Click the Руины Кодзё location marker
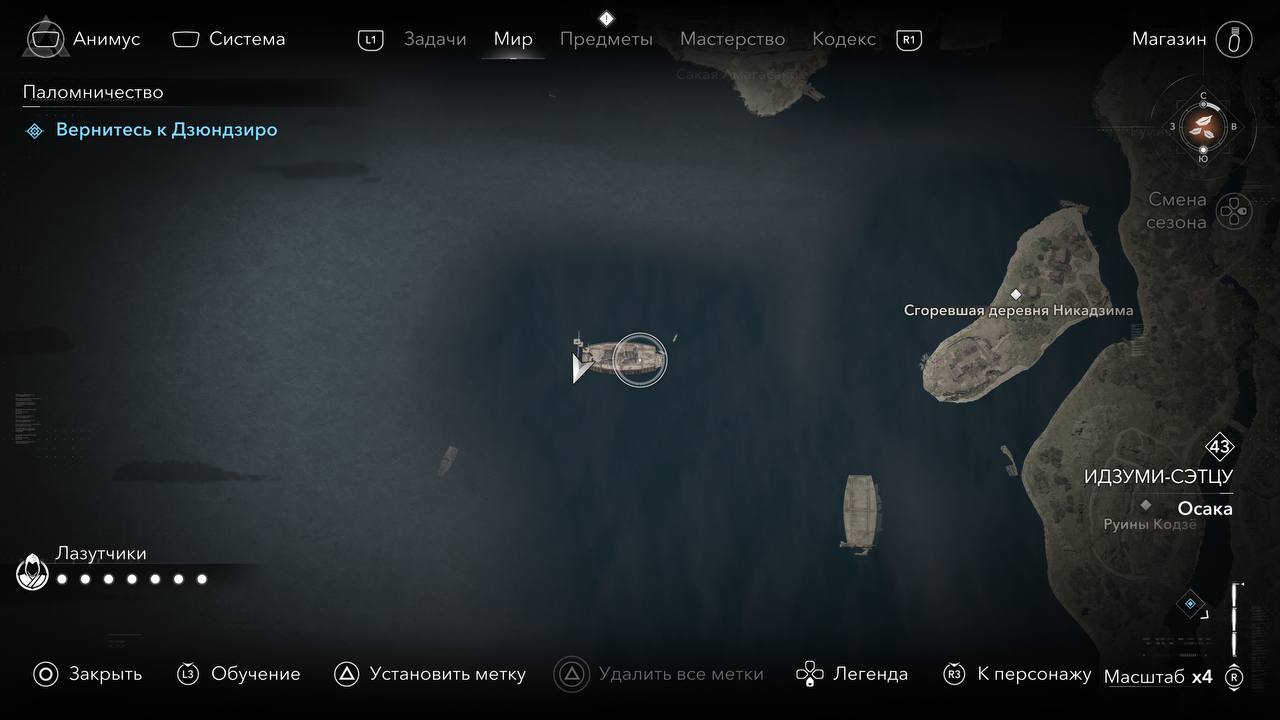 (x=1146, y=506)
